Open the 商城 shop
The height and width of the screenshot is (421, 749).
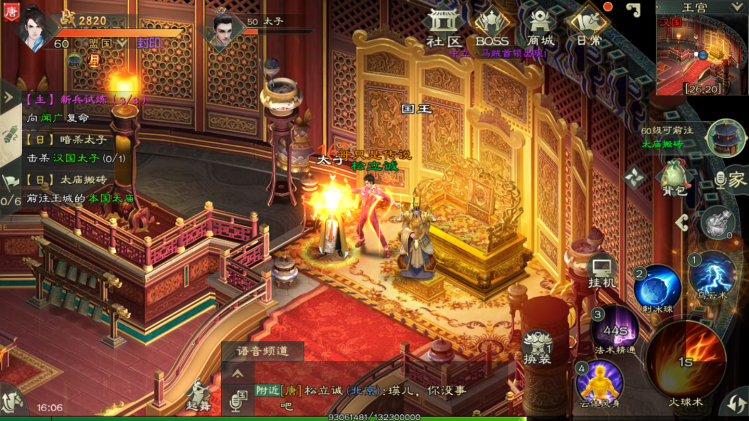point(541,27)
